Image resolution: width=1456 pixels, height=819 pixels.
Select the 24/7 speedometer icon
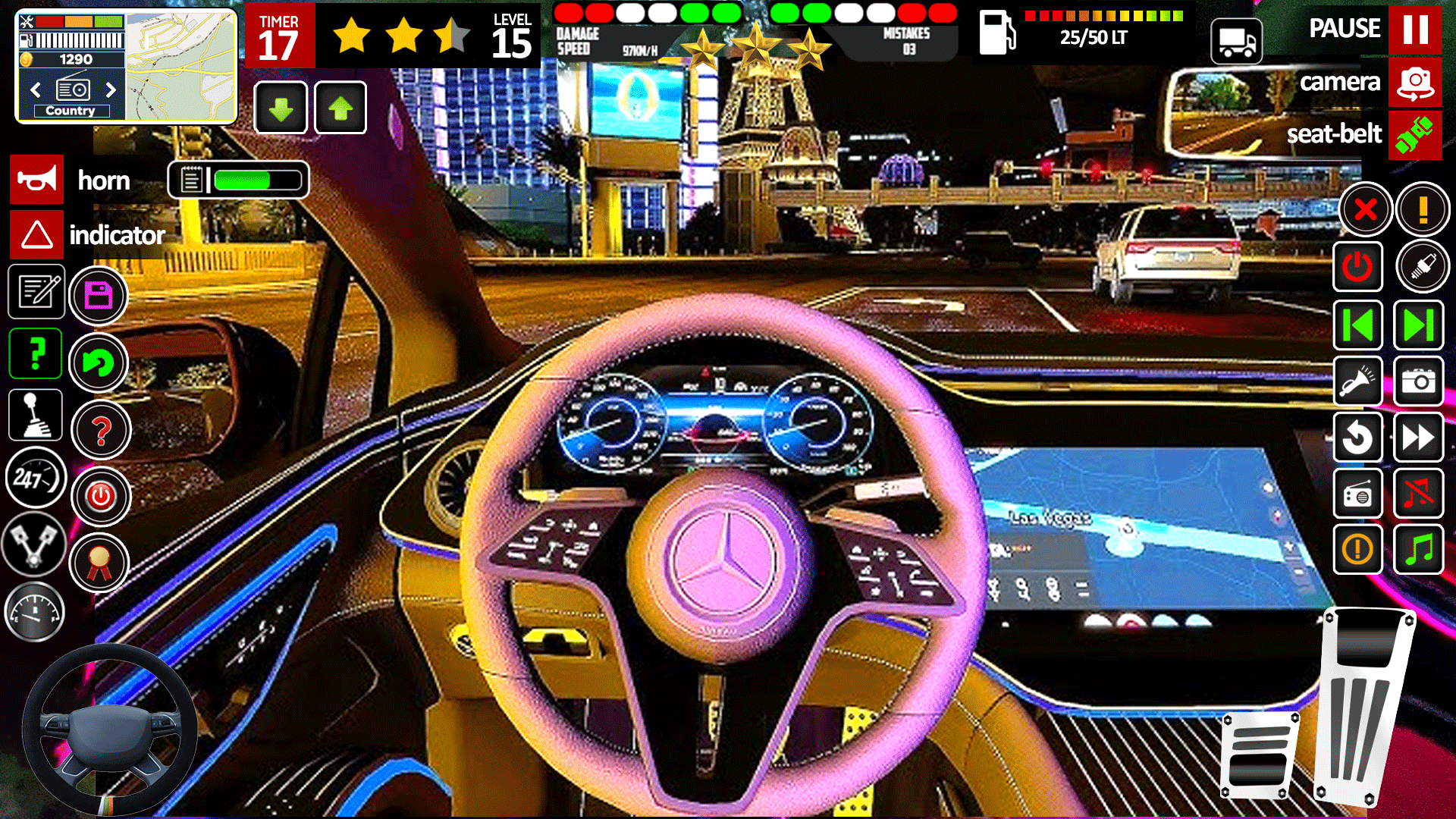(x=34, y=478)
